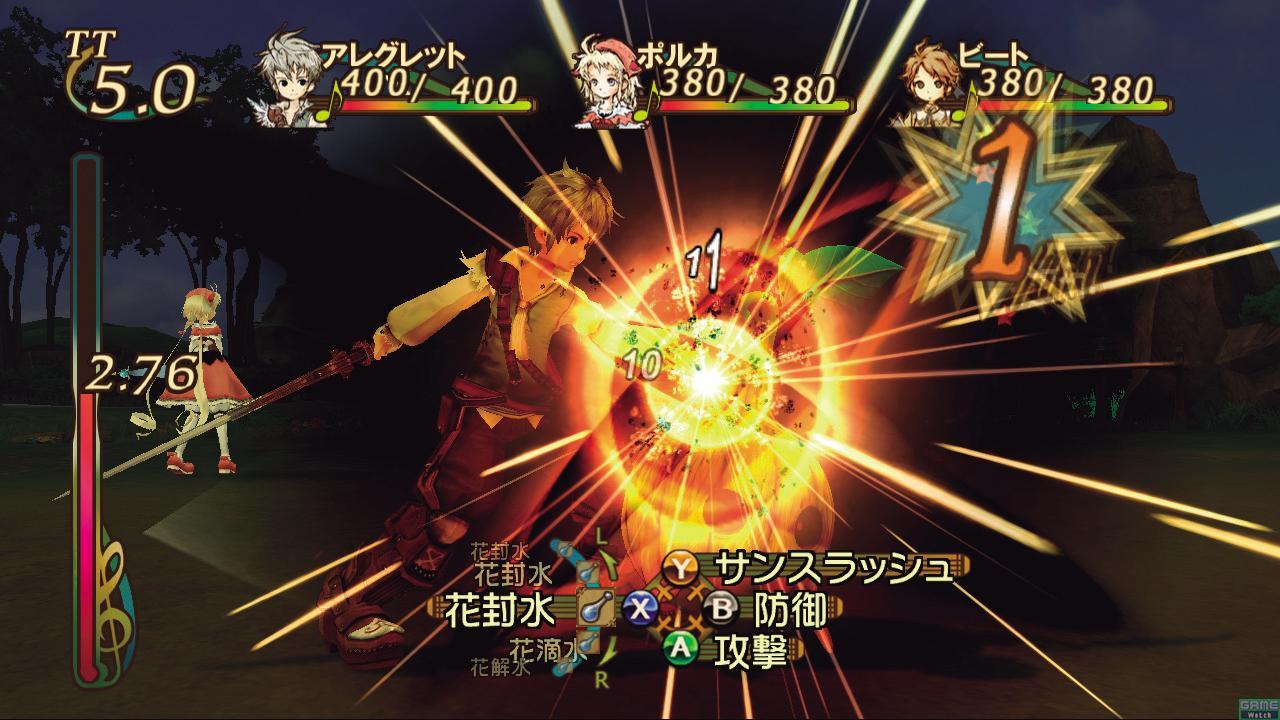Select the 花滴水 bottle below the equipped item
Image resolution: width=1280 pixels, height=720 pixels.
click(x=586, y=644)
